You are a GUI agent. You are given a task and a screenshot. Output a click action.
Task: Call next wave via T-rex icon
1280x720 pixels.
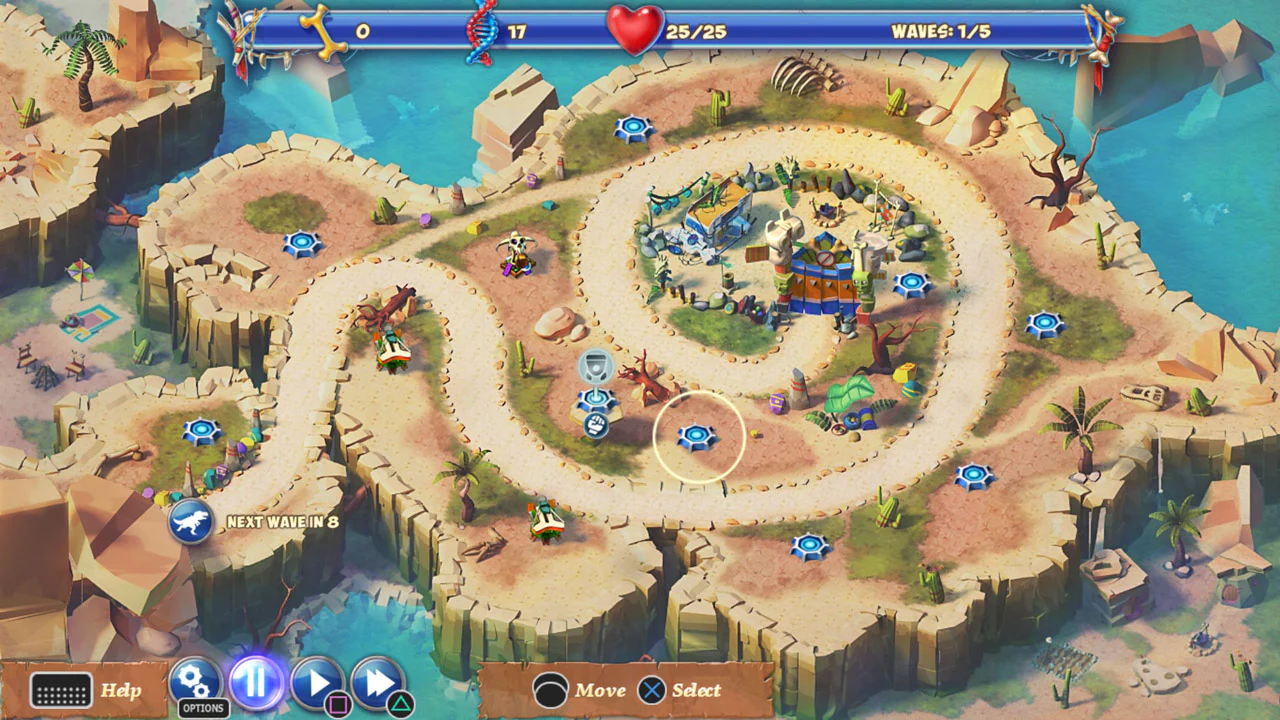pyautogui.click(x=190, y=522)
